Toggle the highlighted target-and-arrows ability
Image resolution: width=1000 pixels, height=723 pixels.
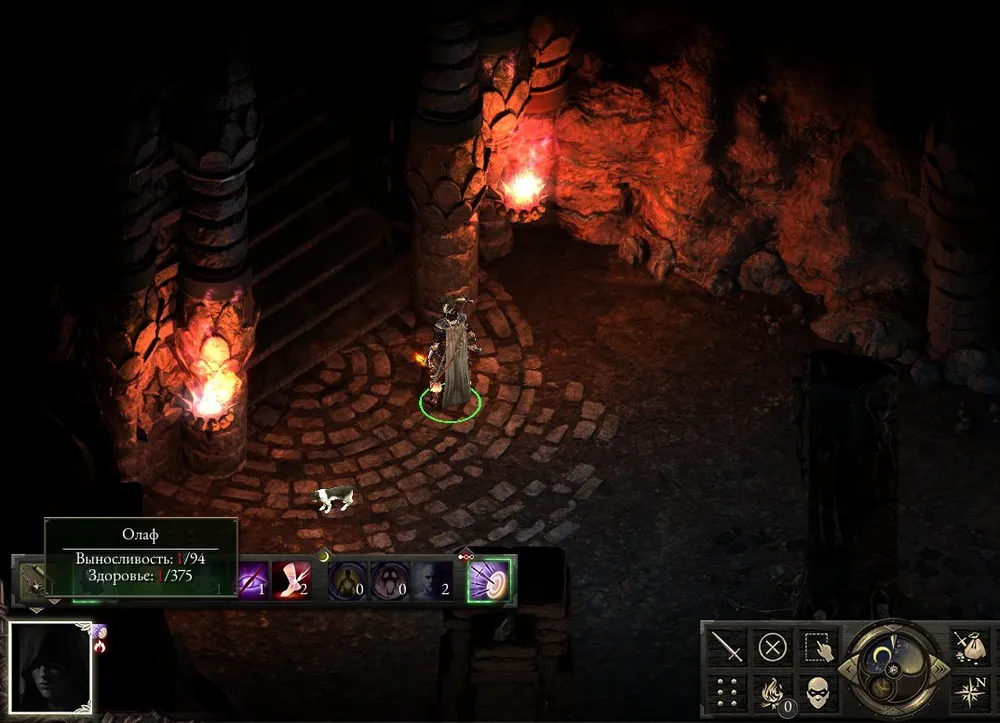pos(490,580)
